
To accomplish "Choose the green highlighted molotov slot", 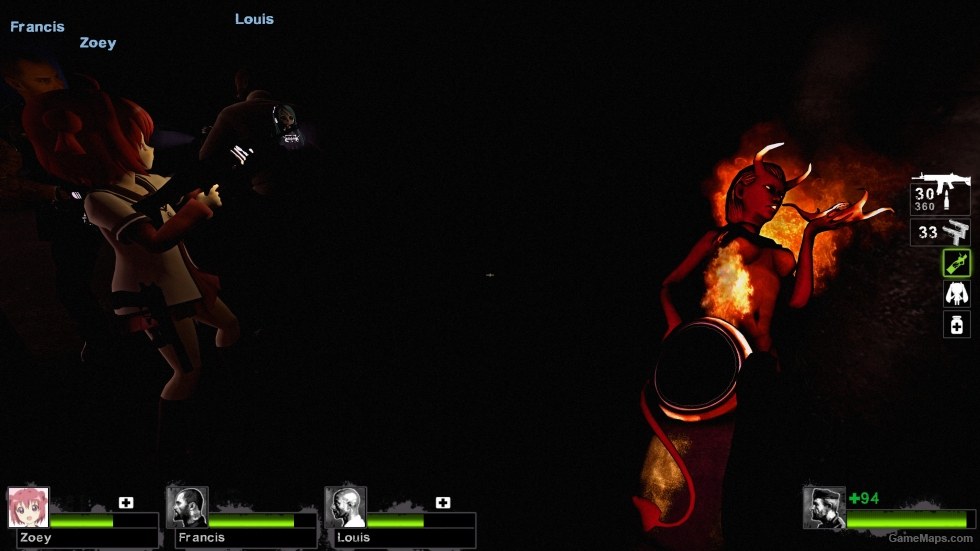I will pyautogui.click(x=957, y=263).
